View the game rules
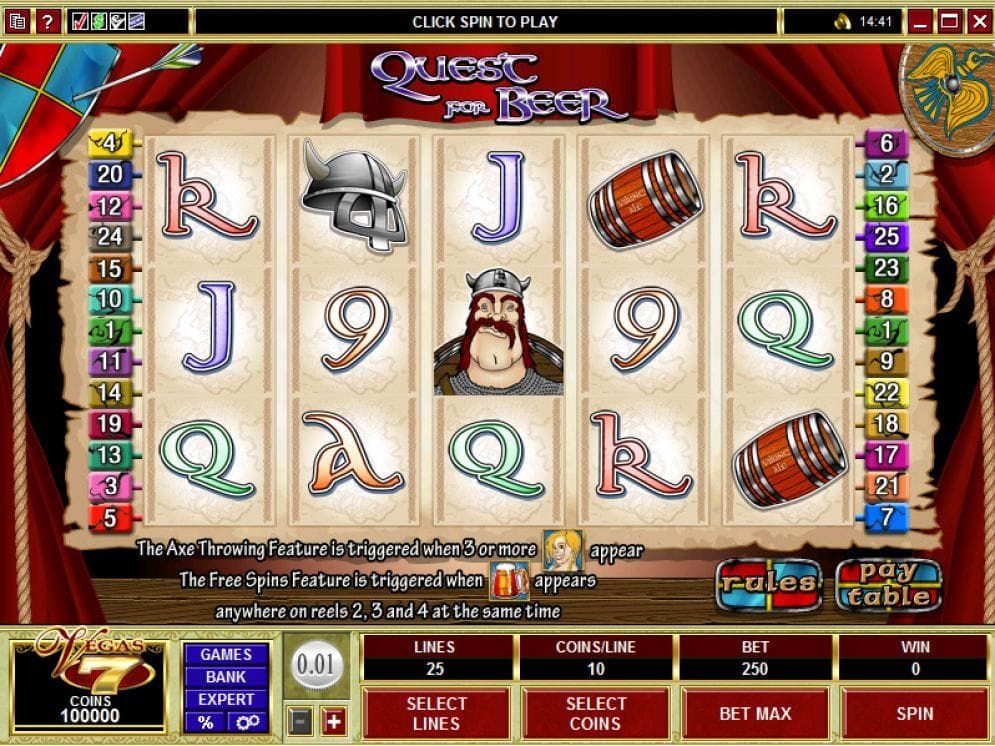 point(768,583)
